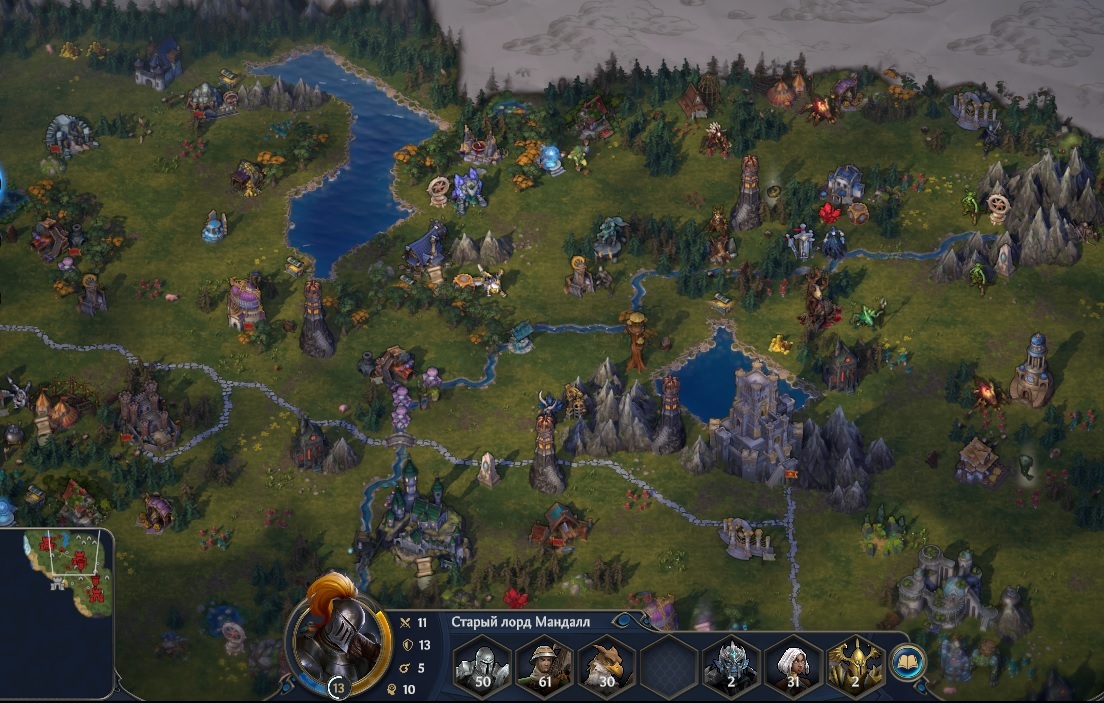Select the griffin stack of 30
This screenshot has height=703, width=1104.
[606, 665]
